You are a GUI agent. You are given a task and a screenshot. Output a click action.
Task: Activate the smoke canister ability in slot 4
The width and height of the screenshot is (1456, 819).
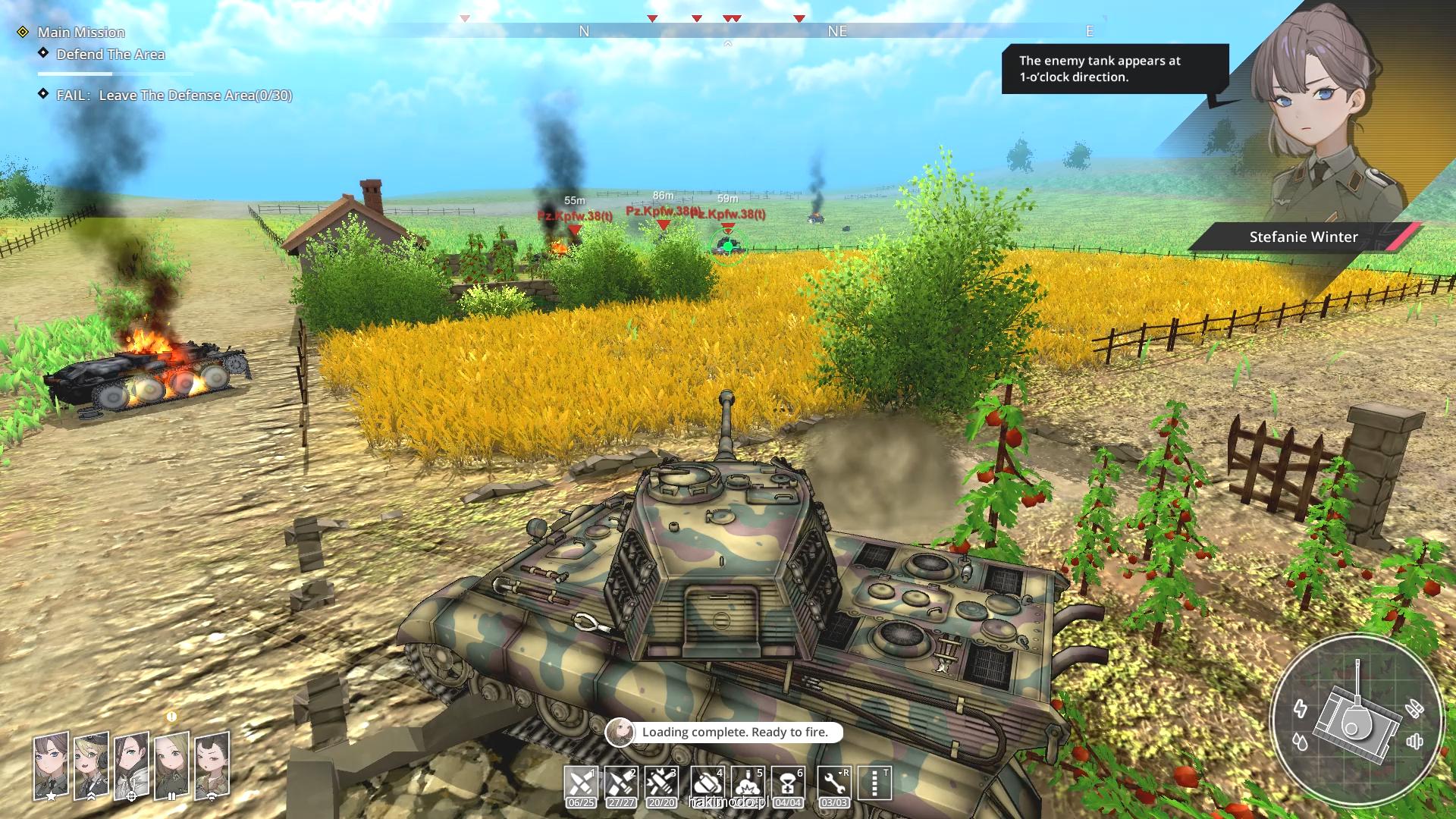[707, 784]
